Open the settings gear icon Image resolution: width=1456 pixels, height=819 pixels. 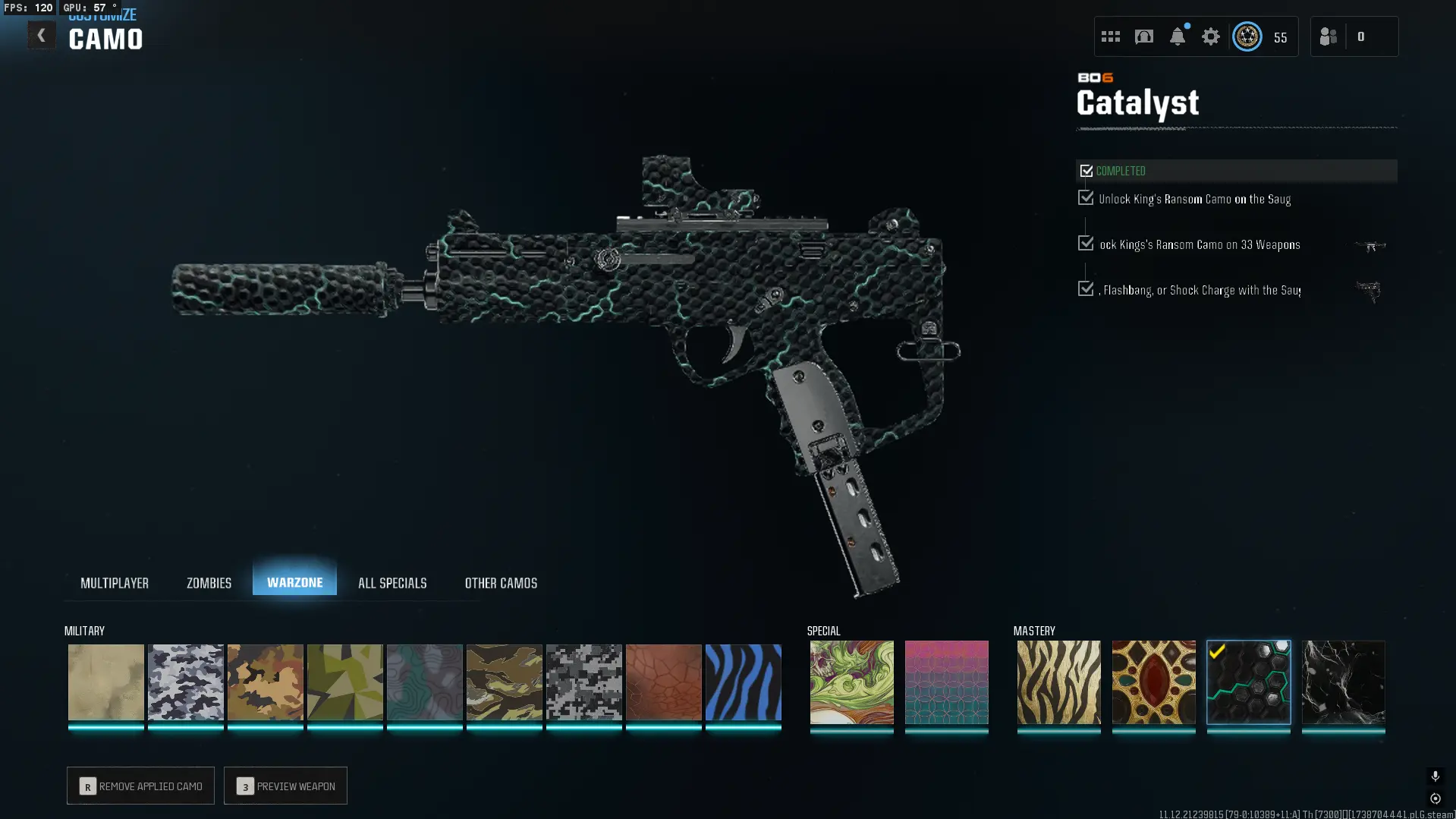click(x=1210, y=36)
